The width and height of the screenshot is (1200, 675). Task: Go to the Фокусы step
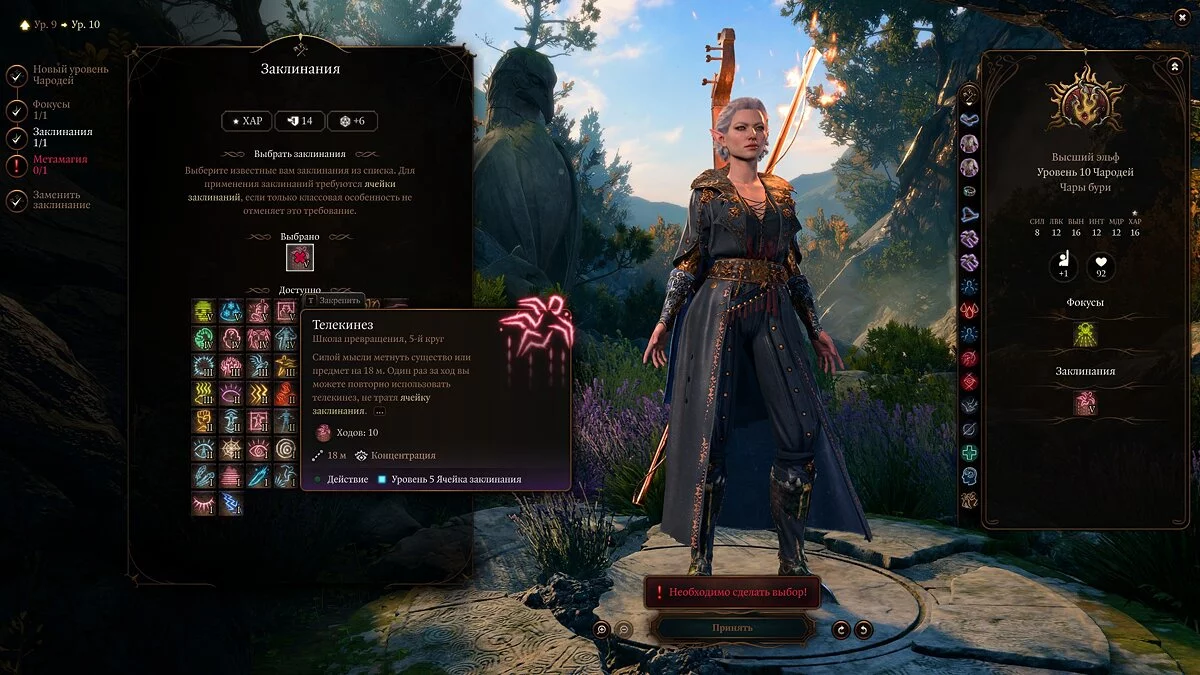17,110
